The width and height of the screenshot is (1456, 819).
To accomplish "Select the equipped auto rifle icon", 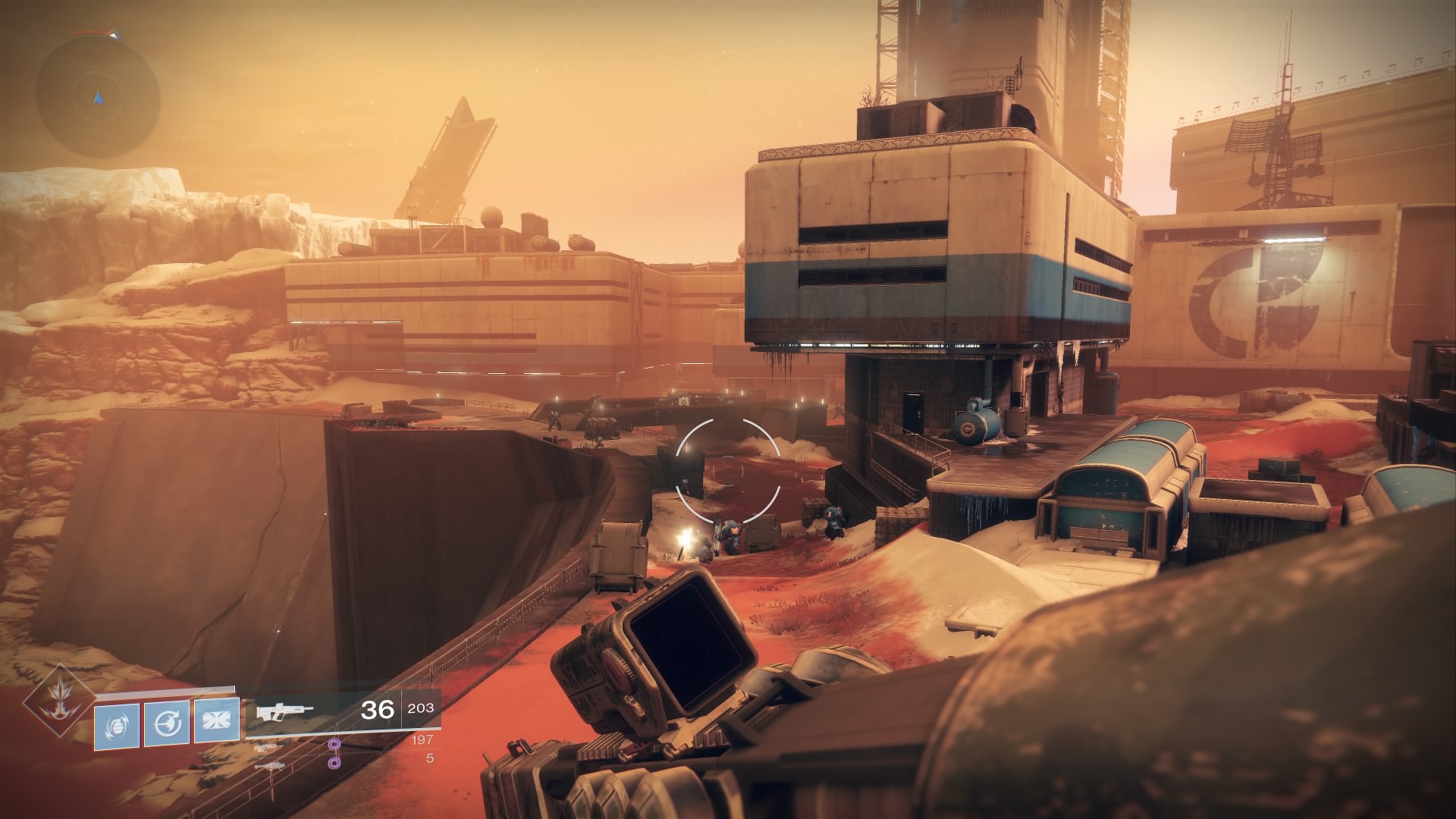I will [x=284, y=712].
